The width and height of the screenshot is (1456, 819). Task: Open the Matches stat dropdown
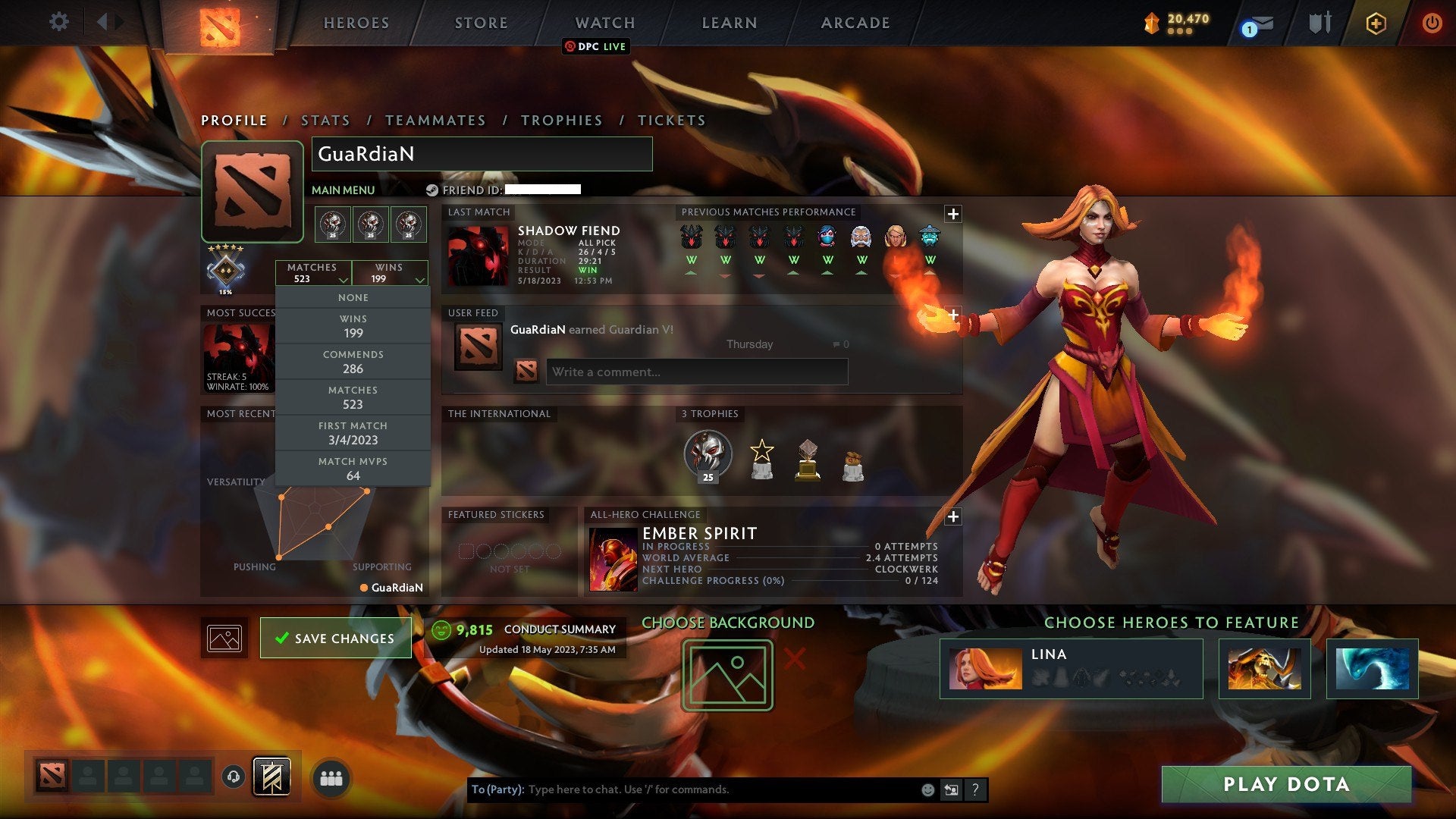(x=314, y=273)
